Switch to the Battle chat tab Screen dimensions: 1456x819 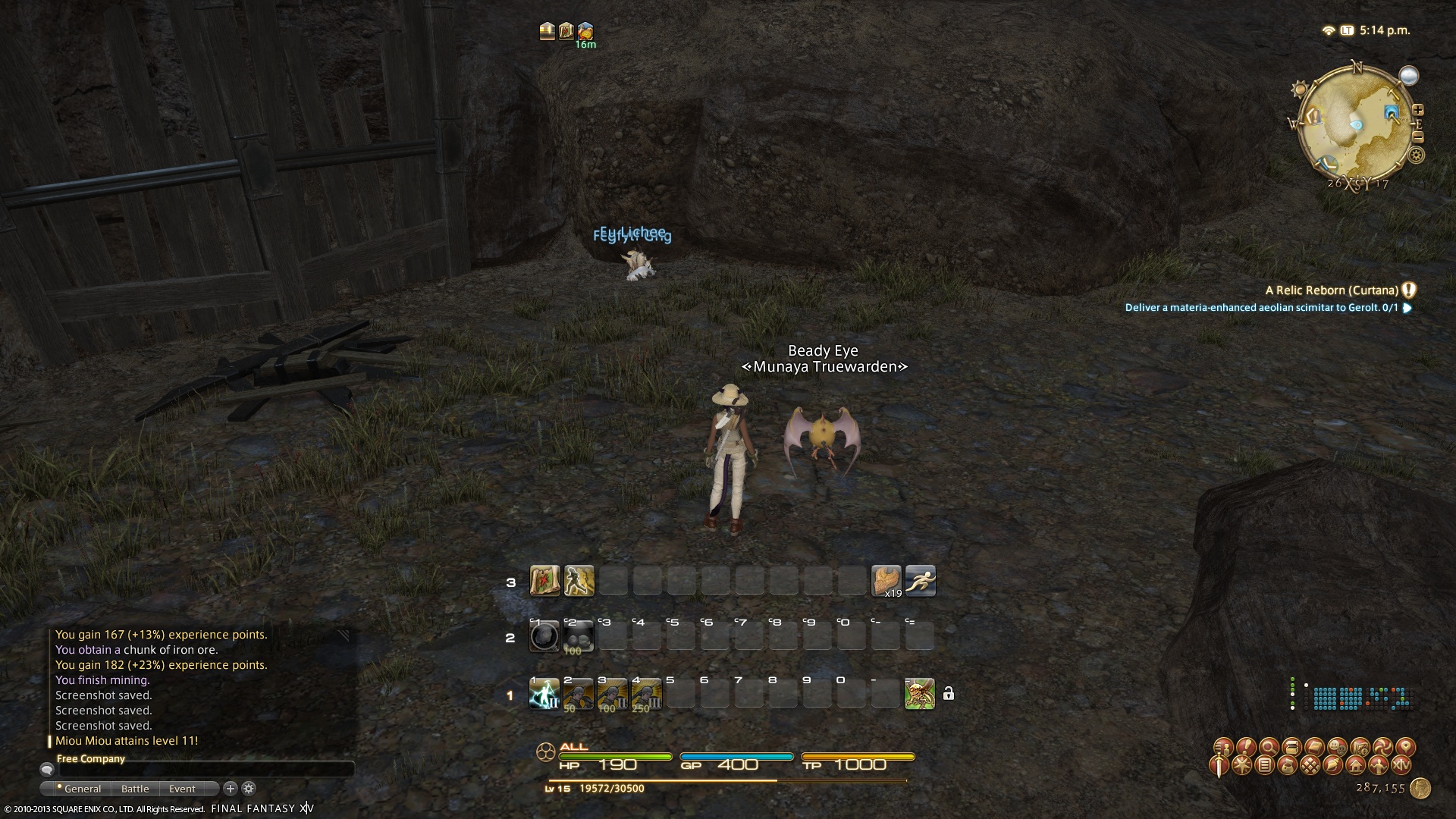135,789
